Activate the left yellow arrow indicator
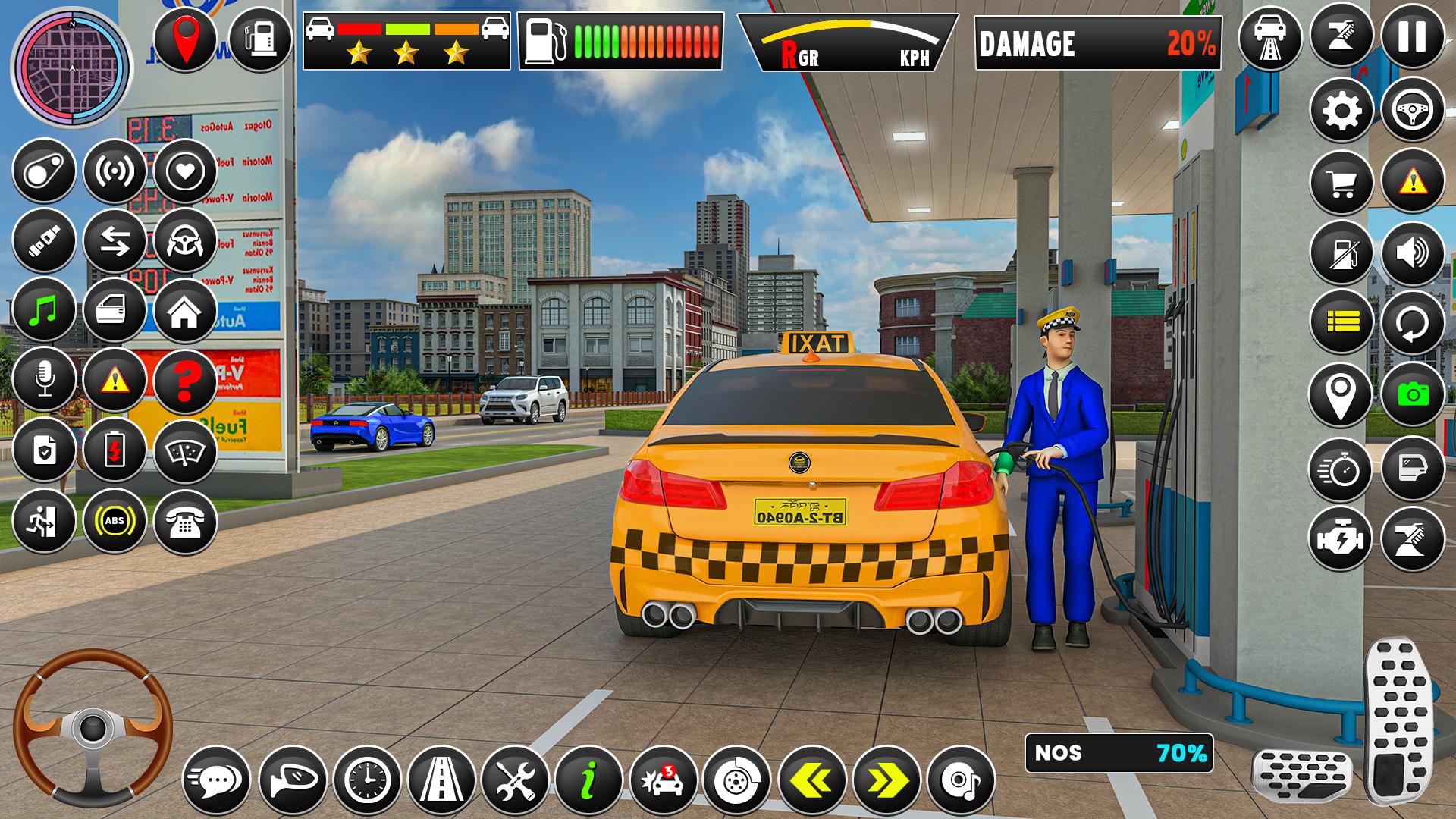Screen dimensions: 1456x819 [812, 780]
